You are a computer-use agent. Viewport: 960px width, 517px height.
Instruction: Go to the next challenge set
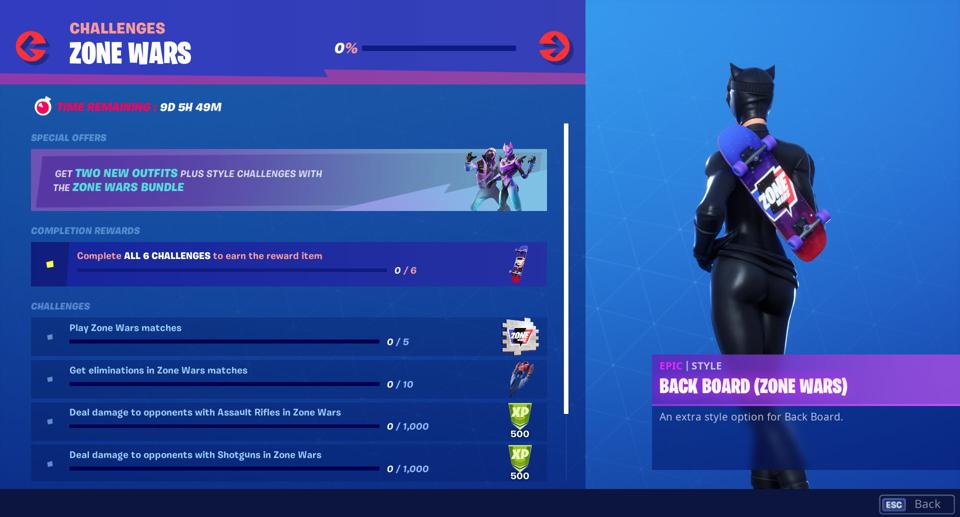coord(554,46)
